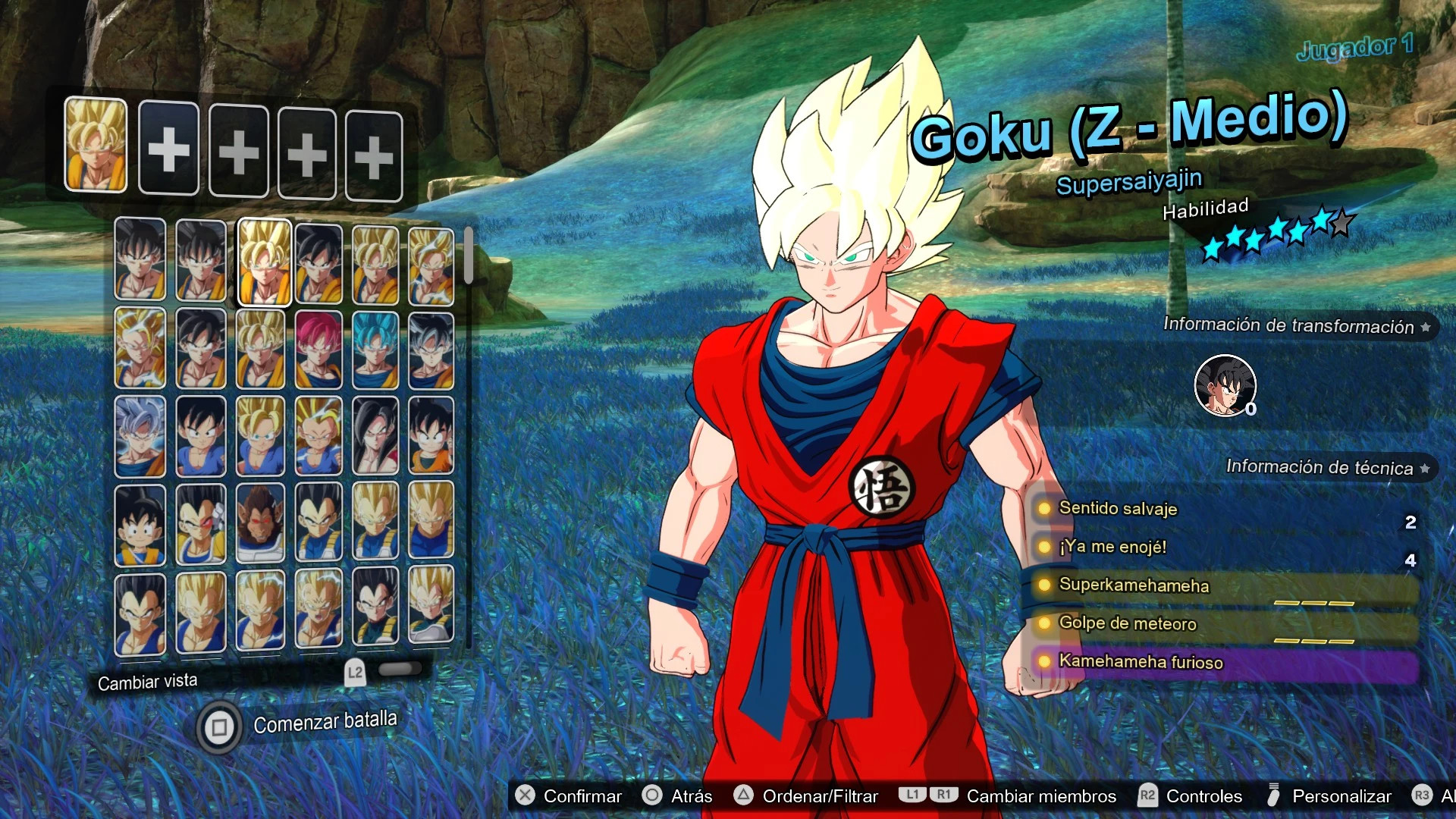Click the R2 icon beside Controles

(1147, 796)
